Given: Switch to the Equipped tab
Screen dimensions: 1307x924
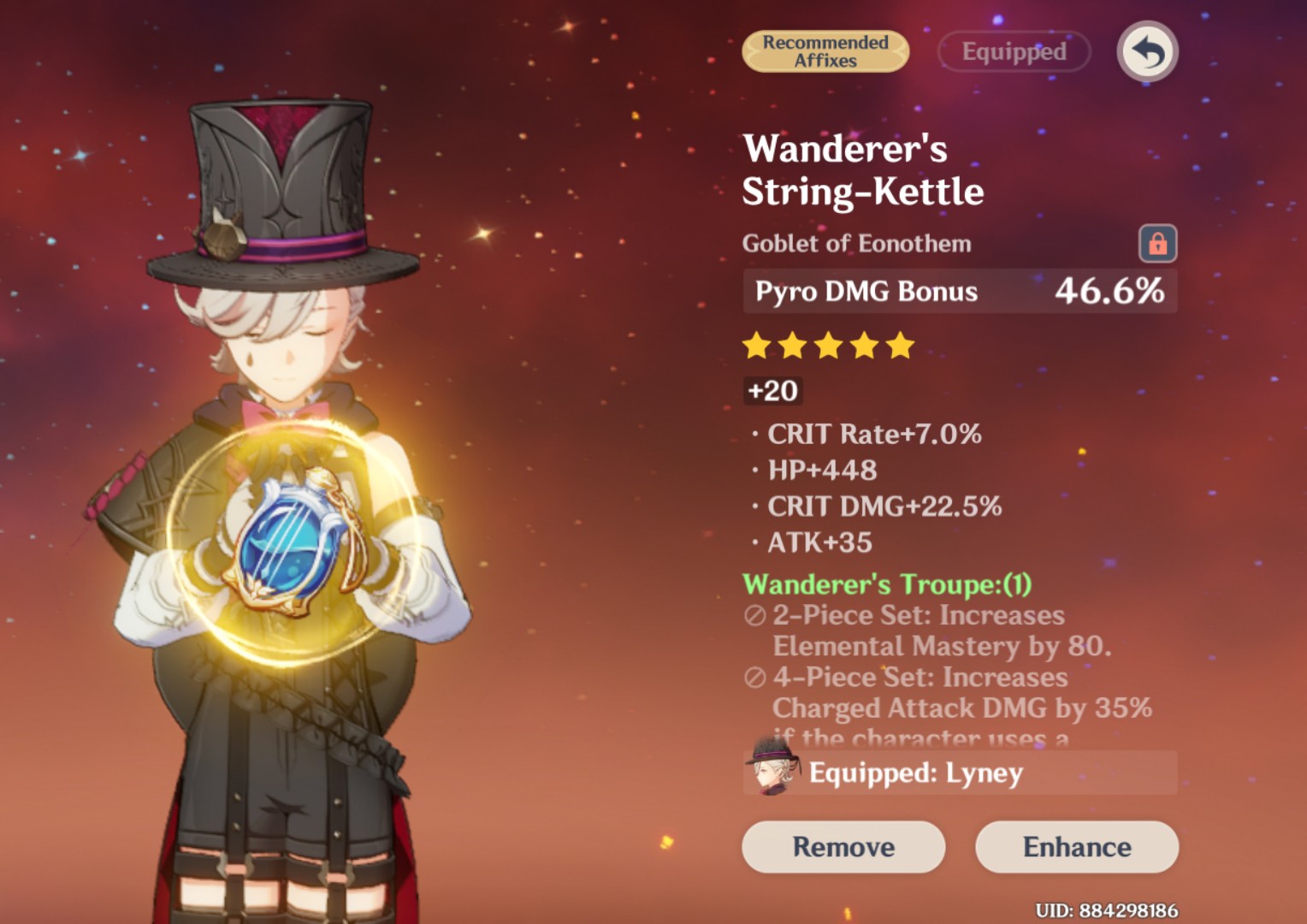Looking at the screenshot, I should click(1013, 51).
